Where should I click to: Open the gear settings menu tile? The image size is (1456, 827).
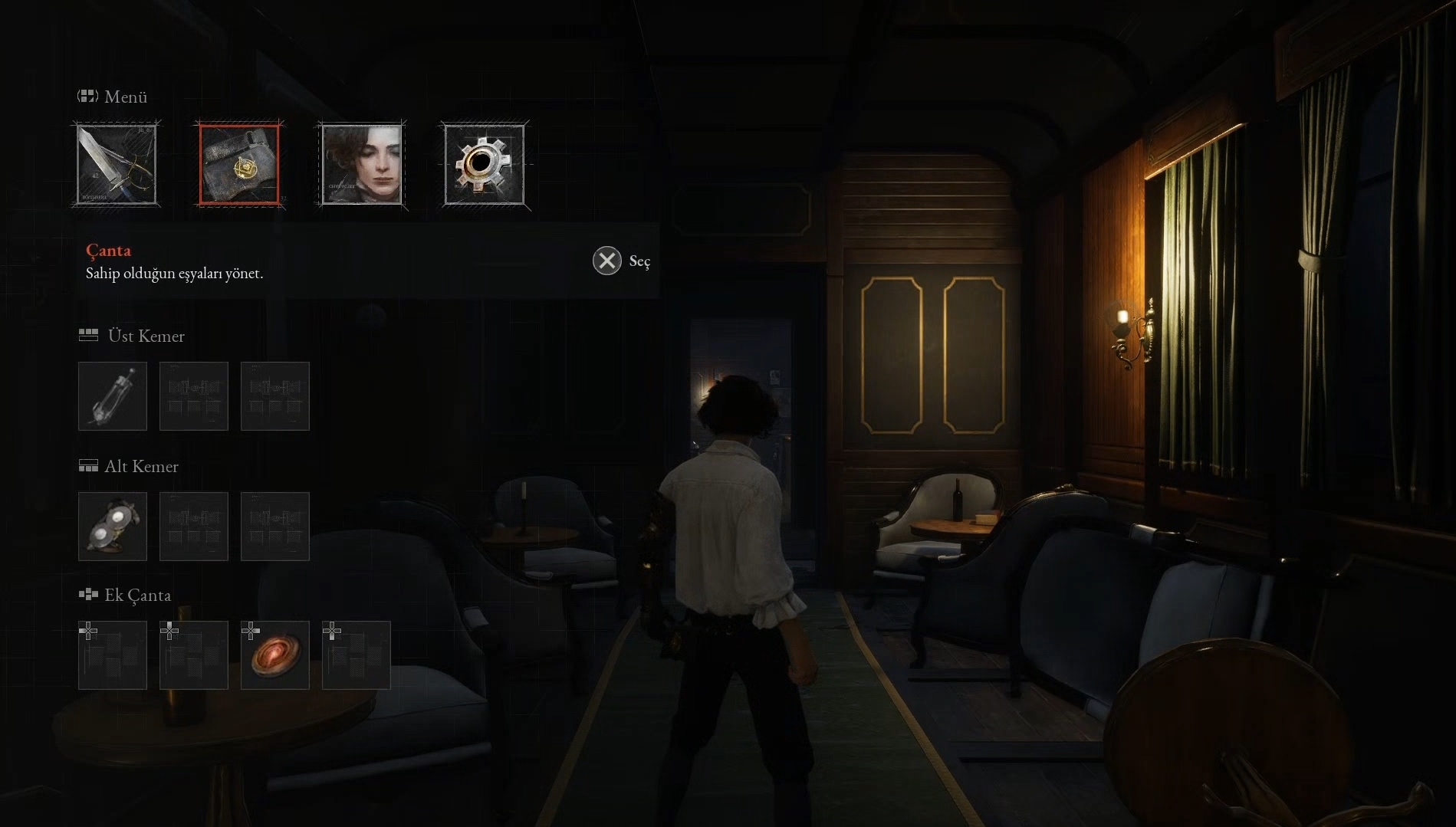[485, 165]
